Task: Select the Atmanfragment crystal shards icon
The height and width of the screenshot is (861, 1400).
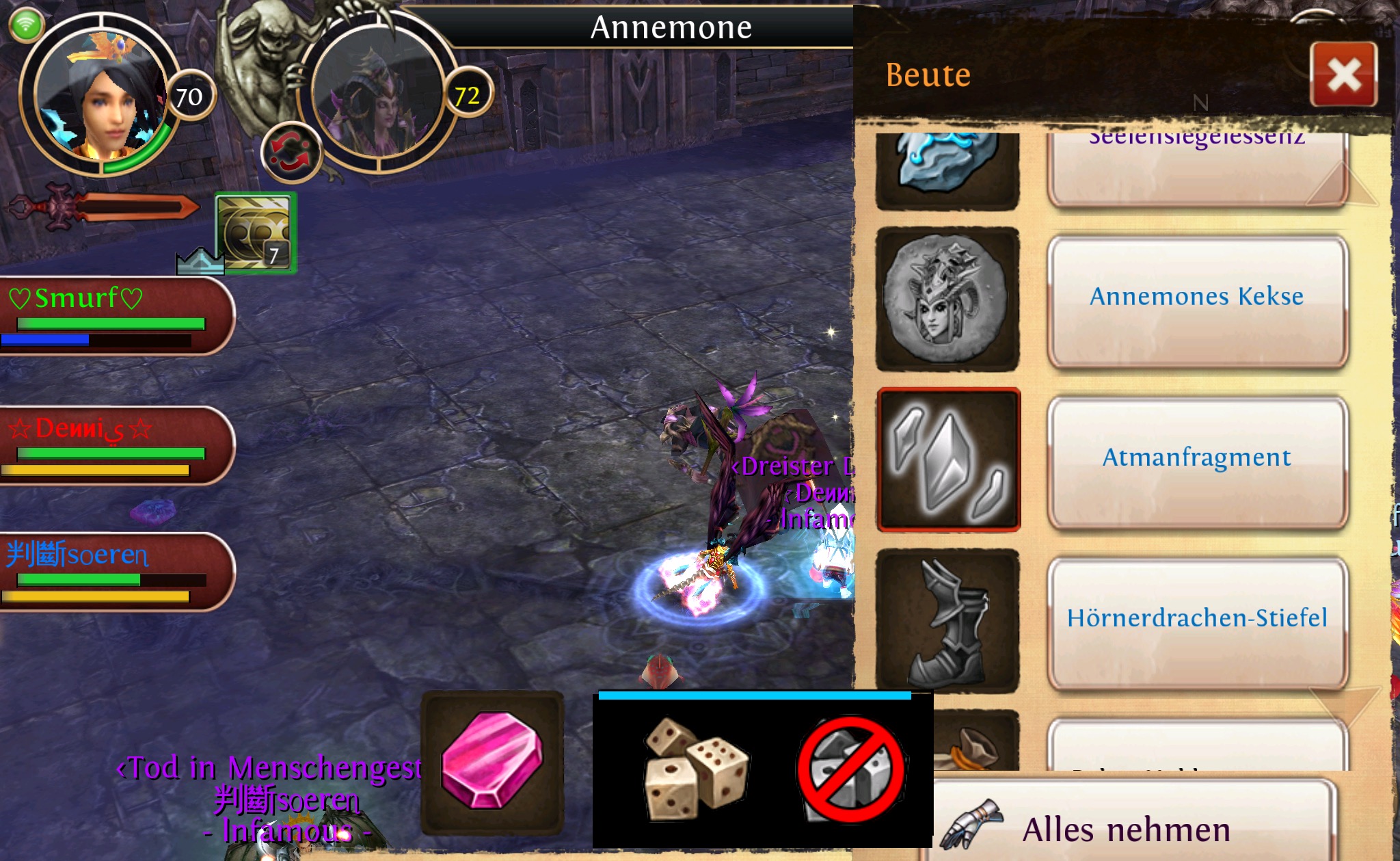Action: click(947, 460)
